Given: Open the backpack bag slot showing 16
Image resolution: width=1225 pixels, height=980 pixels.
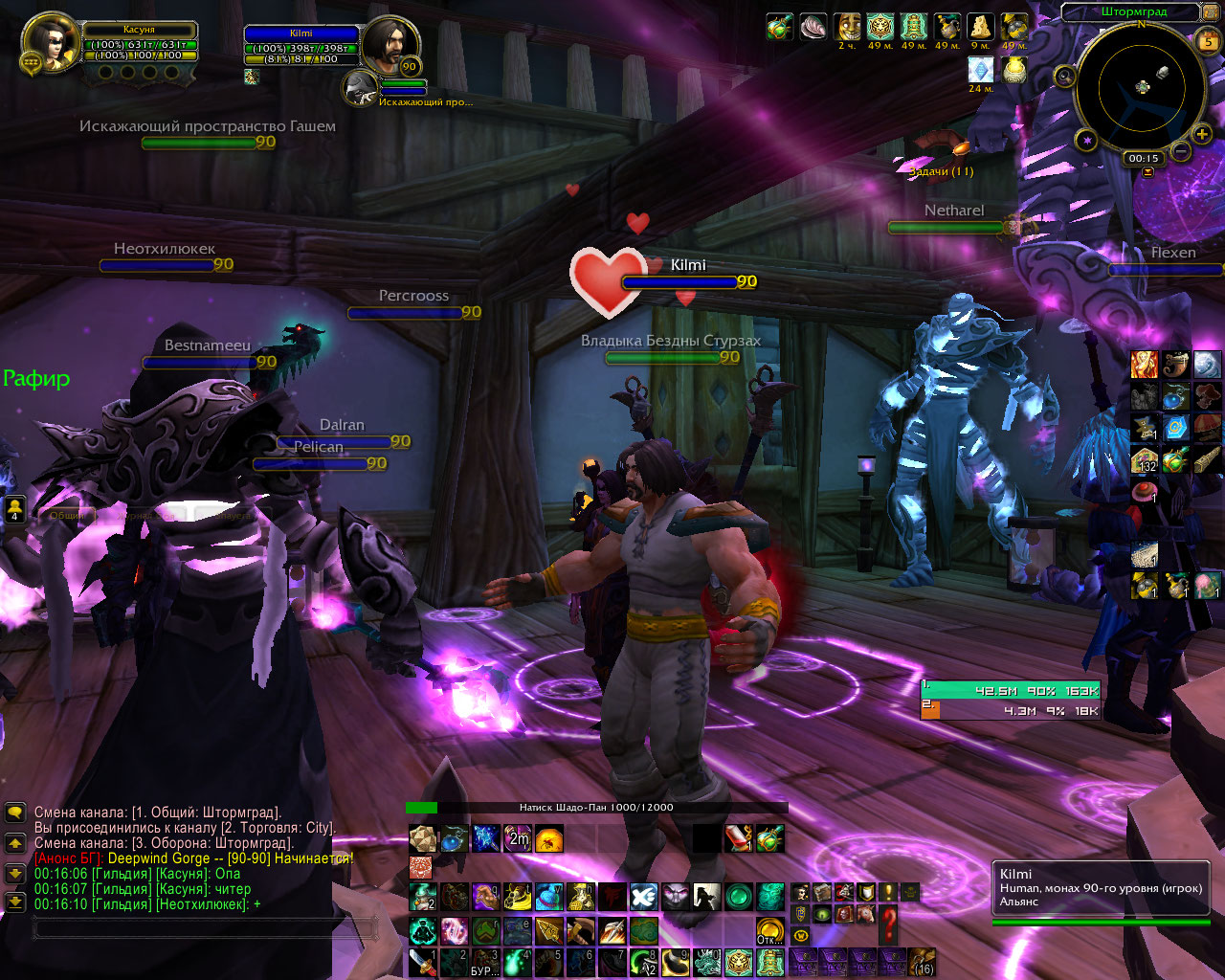Looking at the screenshot, I should (923, 962).
